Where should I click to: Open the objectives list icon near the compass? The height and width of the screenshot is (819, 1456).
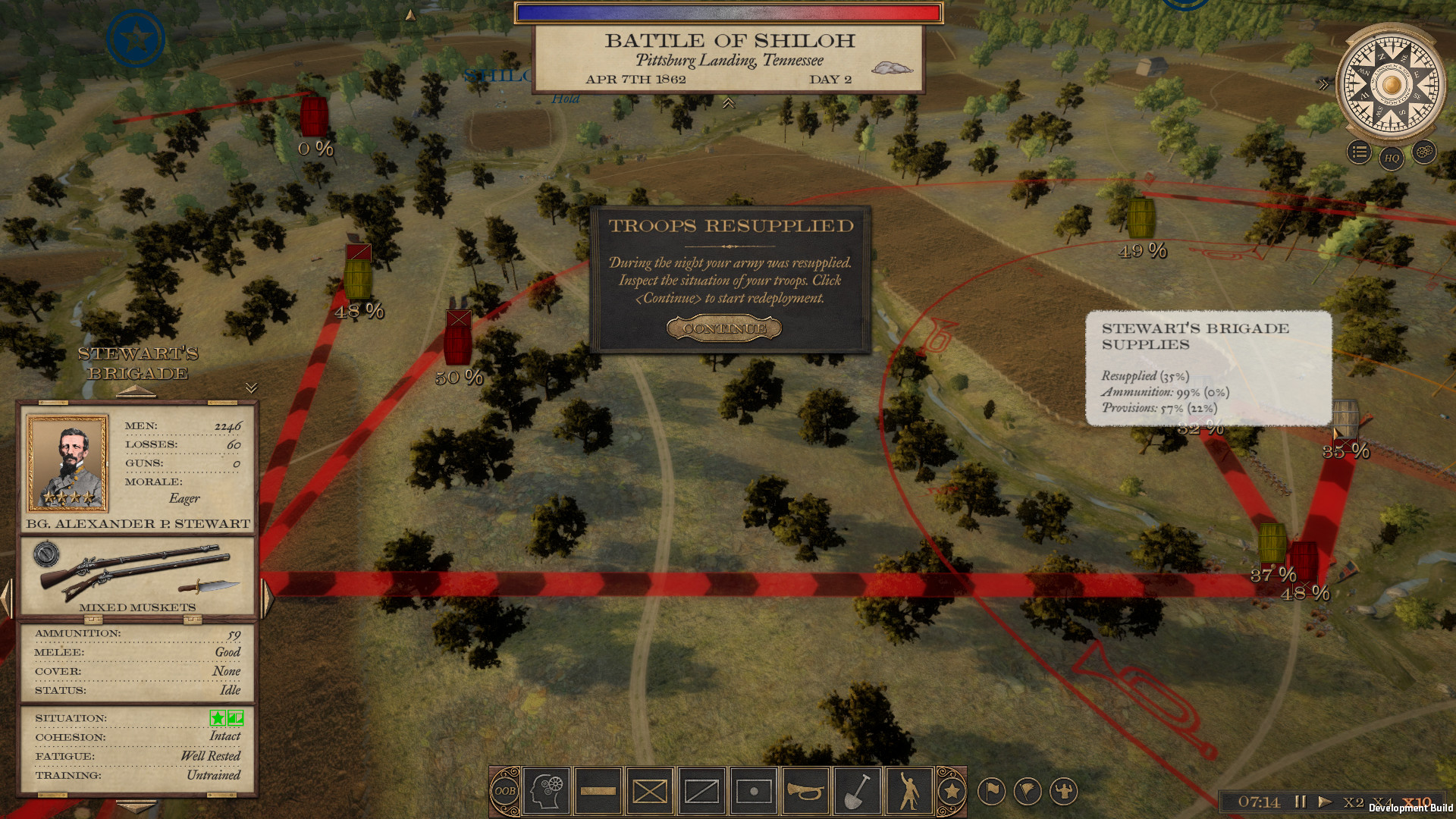(x=1360, y=153)
